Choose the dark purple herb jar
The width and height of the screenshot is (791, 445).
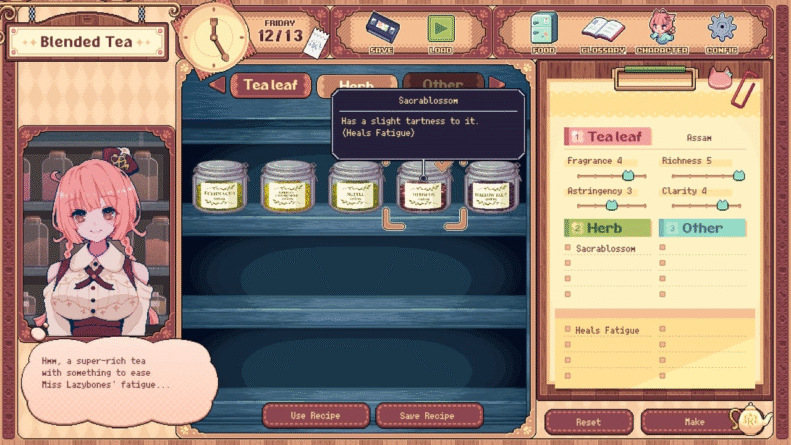coord(492,187)
